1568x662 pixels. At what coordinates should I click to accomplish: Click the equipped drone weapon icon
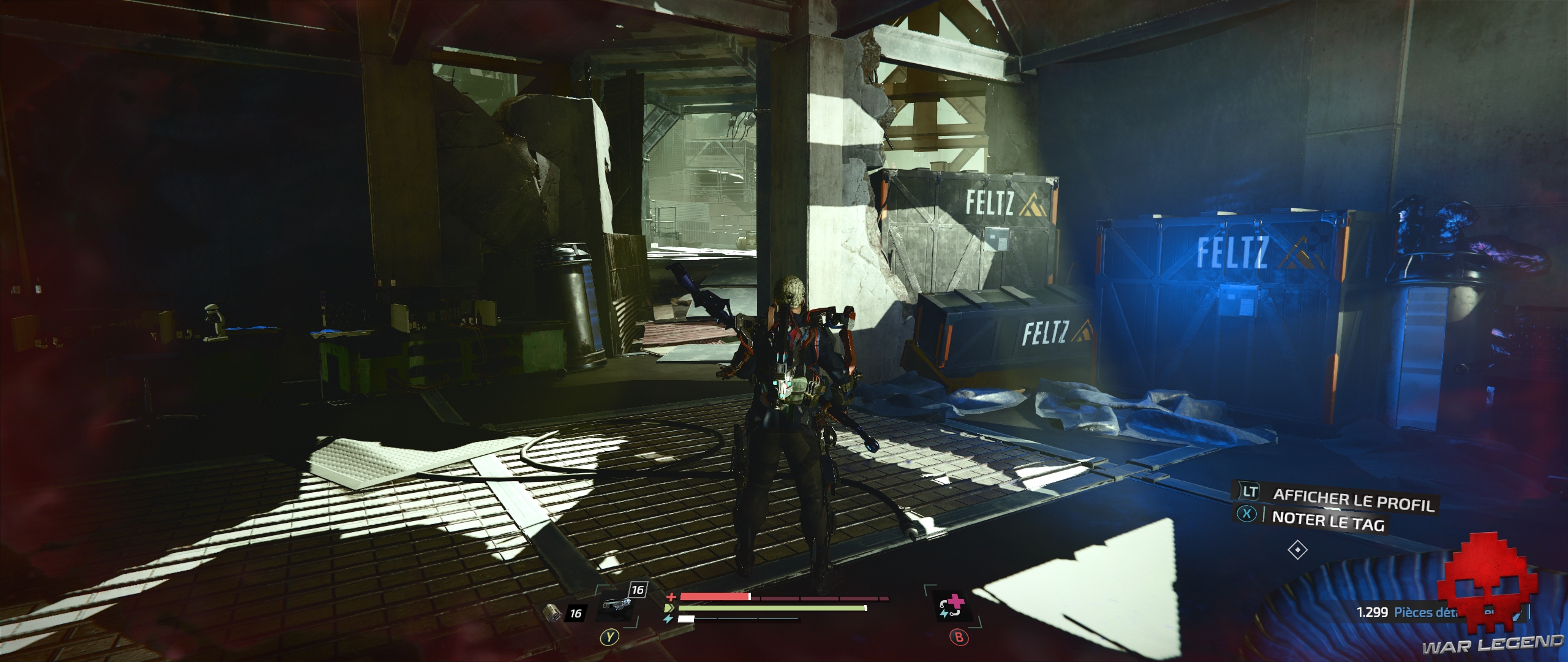pos(616,604)
